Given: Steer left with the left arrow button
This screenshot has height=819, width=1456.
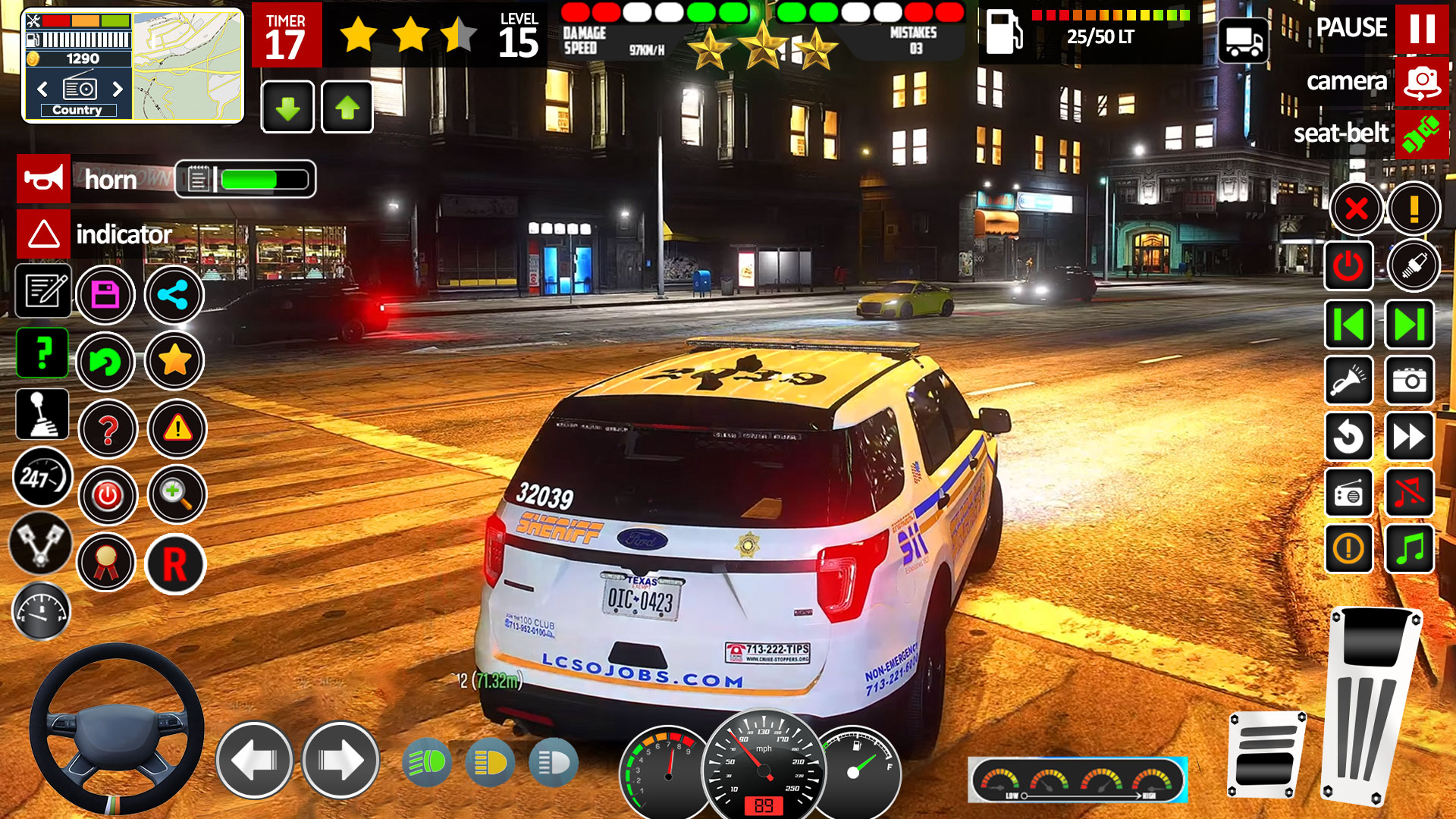Looking at the screenshot, I should 255,760.
